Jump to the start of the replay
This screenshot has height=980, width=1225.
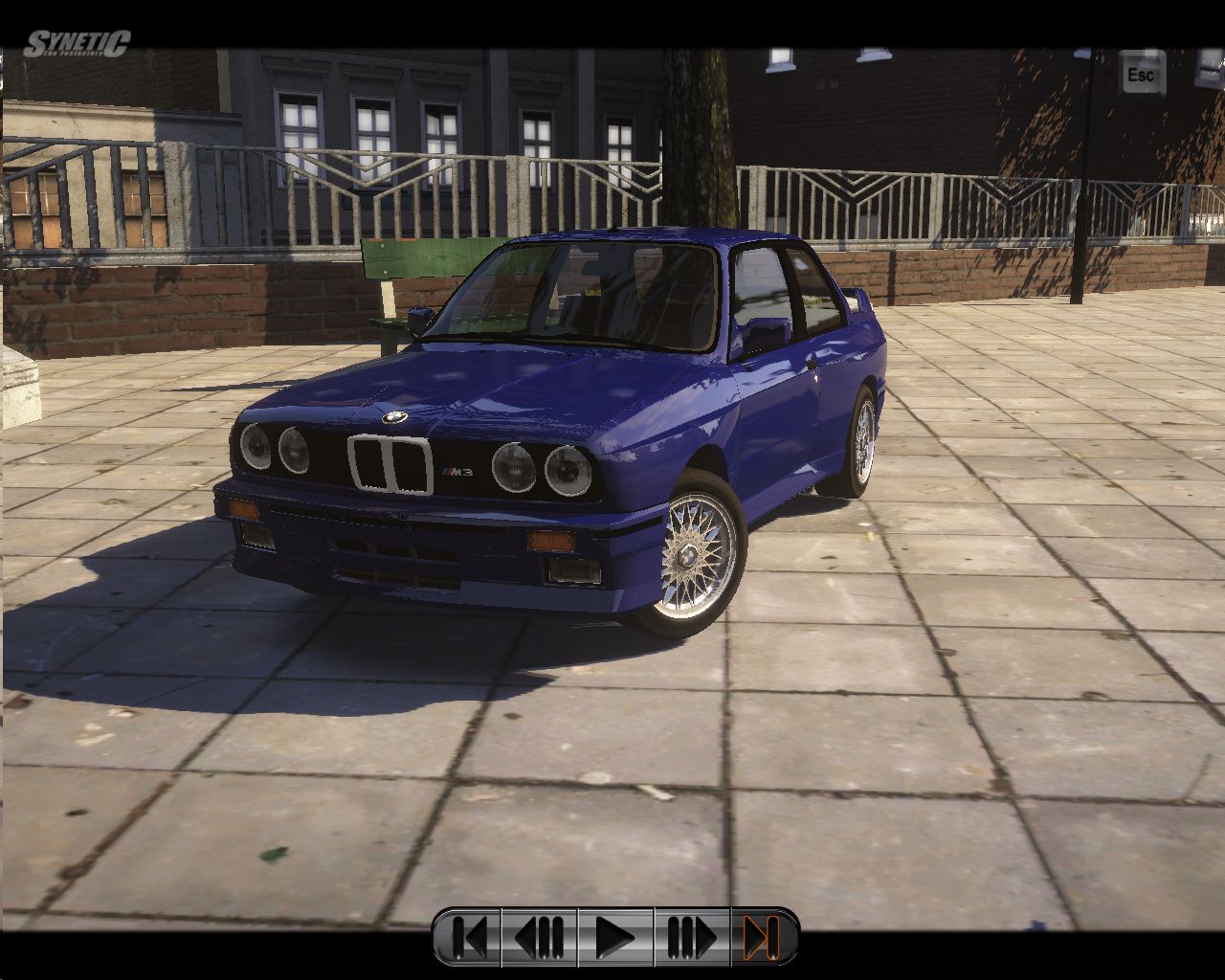(468, 937)
